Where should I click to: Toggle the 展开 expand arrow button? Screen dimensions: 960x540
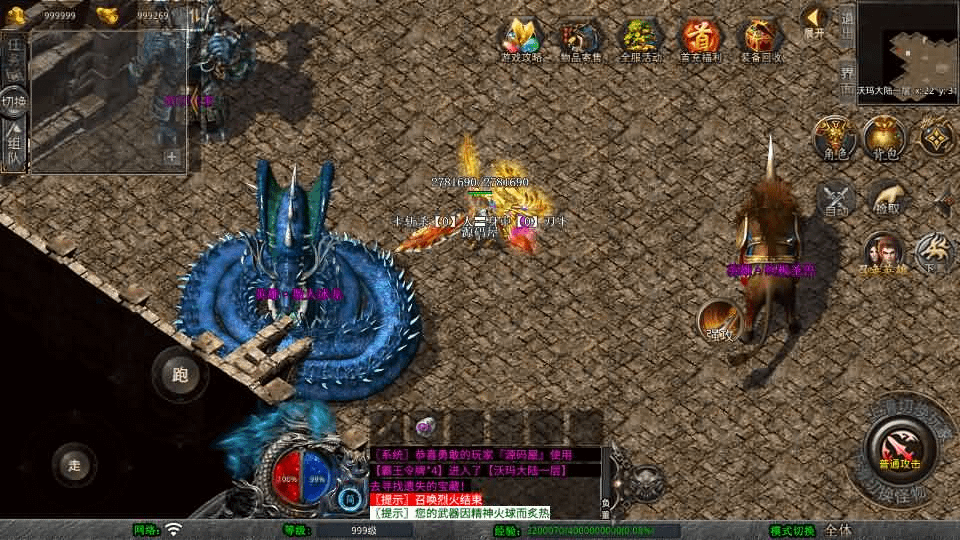[x=815, y=20]
